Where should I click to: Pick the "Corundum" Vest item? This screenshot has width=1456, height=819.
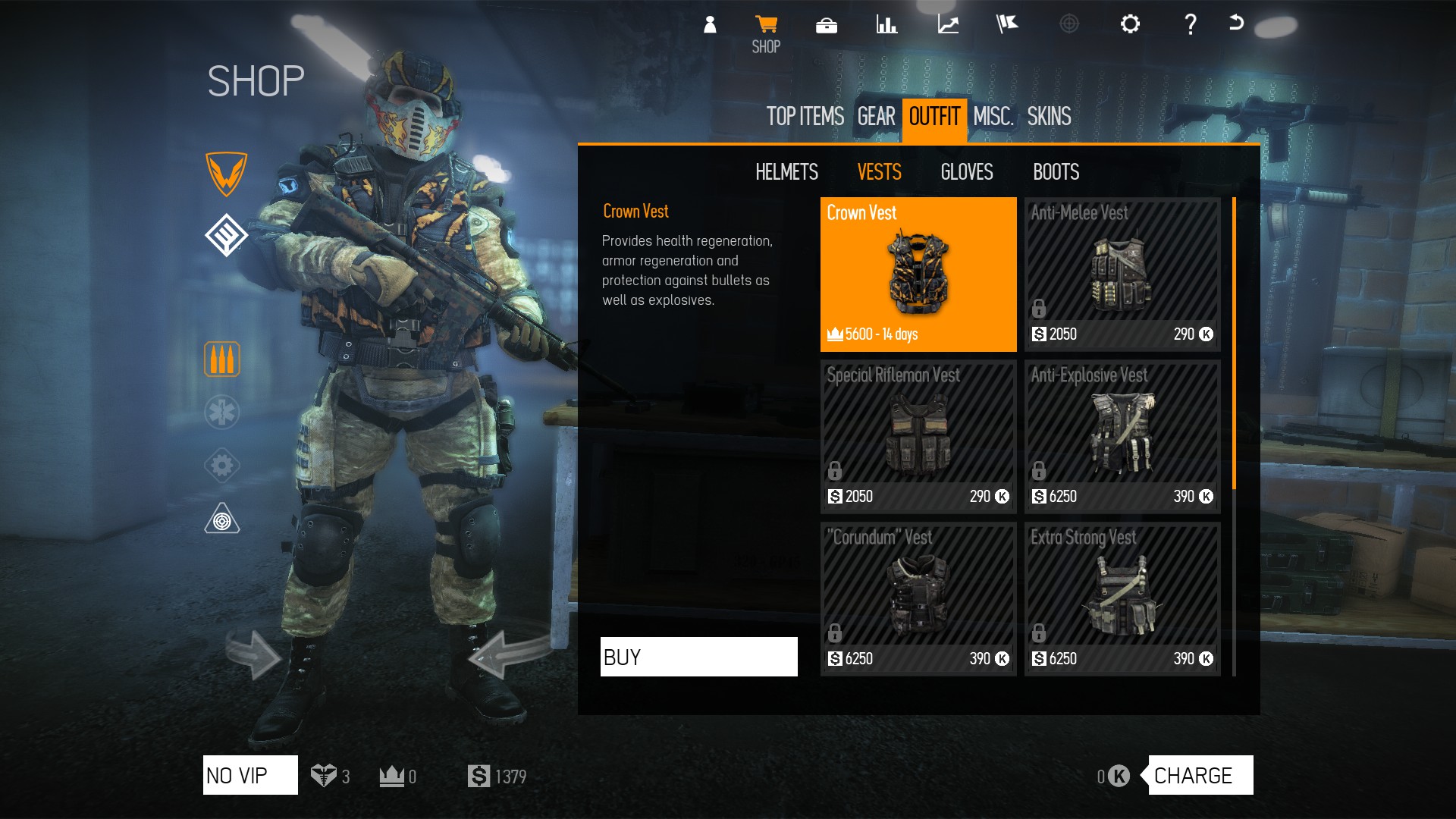pos(918,599)
